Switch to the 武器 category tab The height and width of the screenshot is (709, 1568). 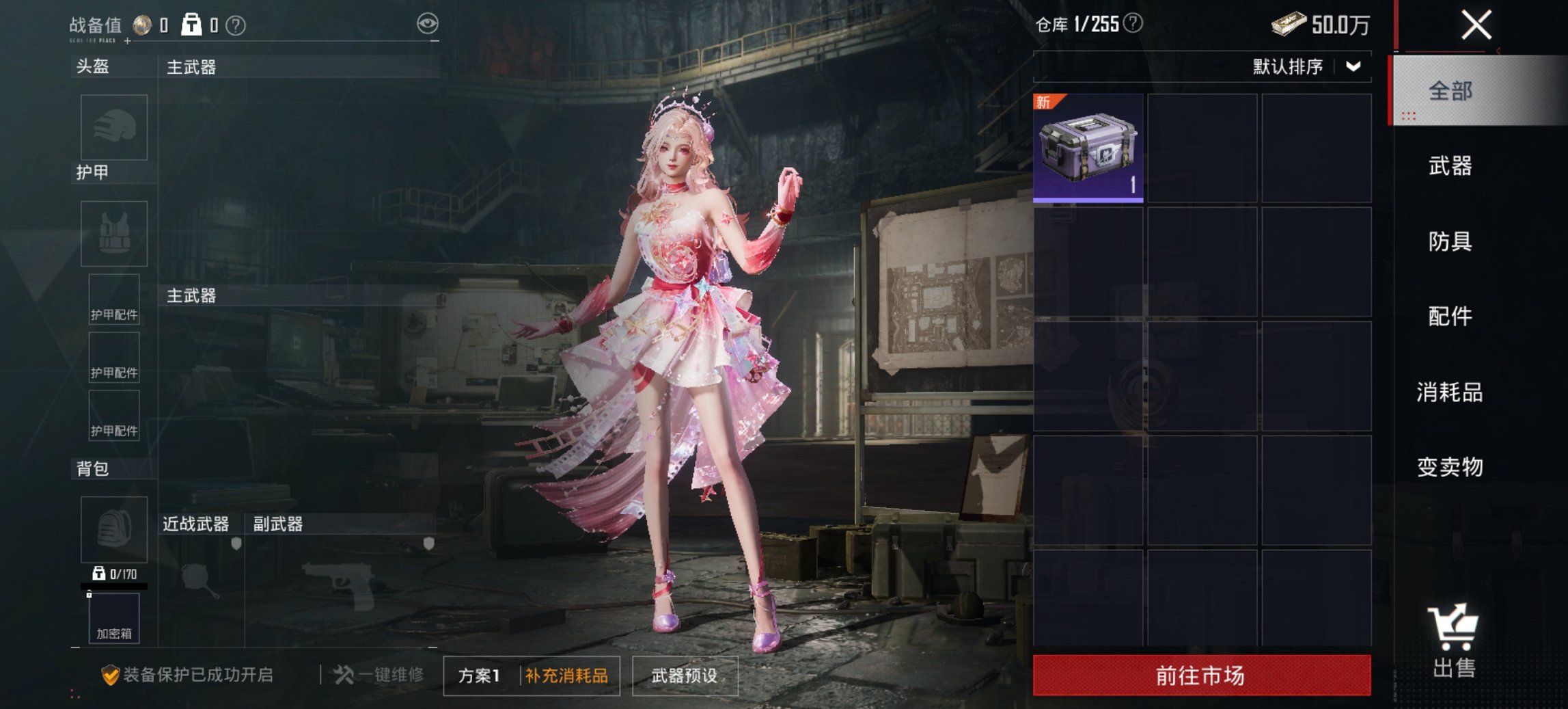click(1451, 166)
